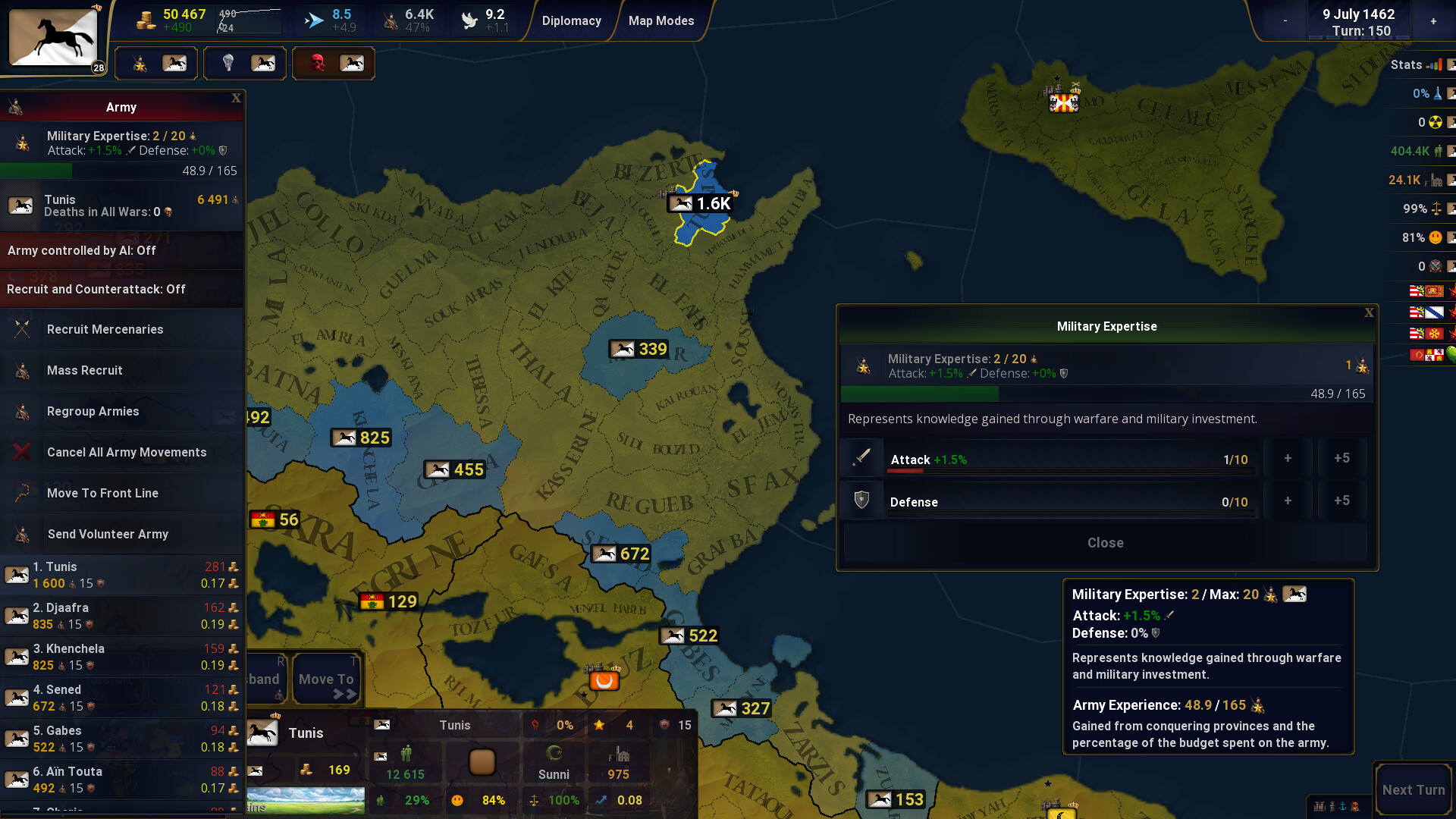Click the Army Experience progress bar

point(1106,394)
